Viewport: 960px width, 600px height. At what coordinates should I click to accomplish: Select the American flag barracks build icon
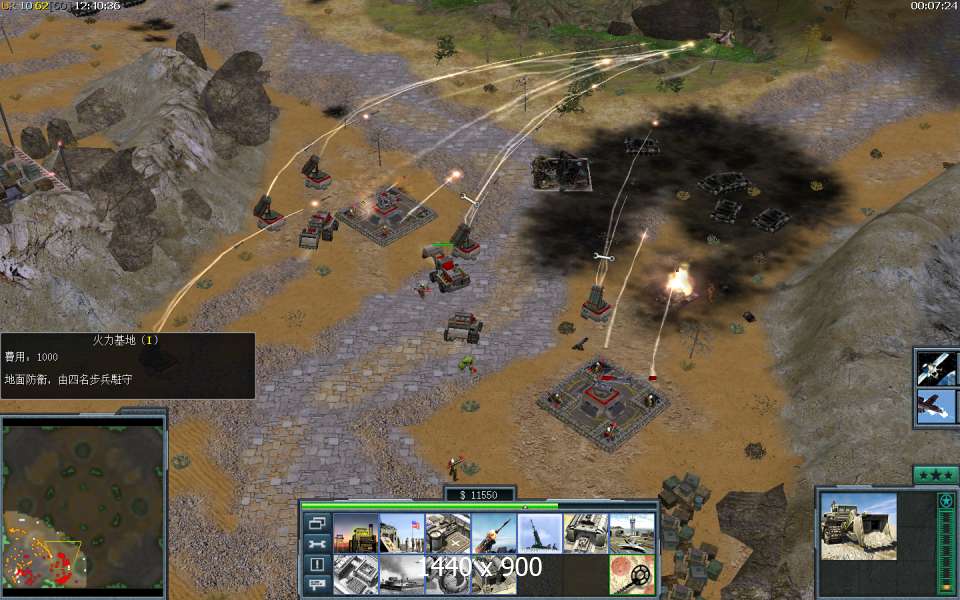402,534
